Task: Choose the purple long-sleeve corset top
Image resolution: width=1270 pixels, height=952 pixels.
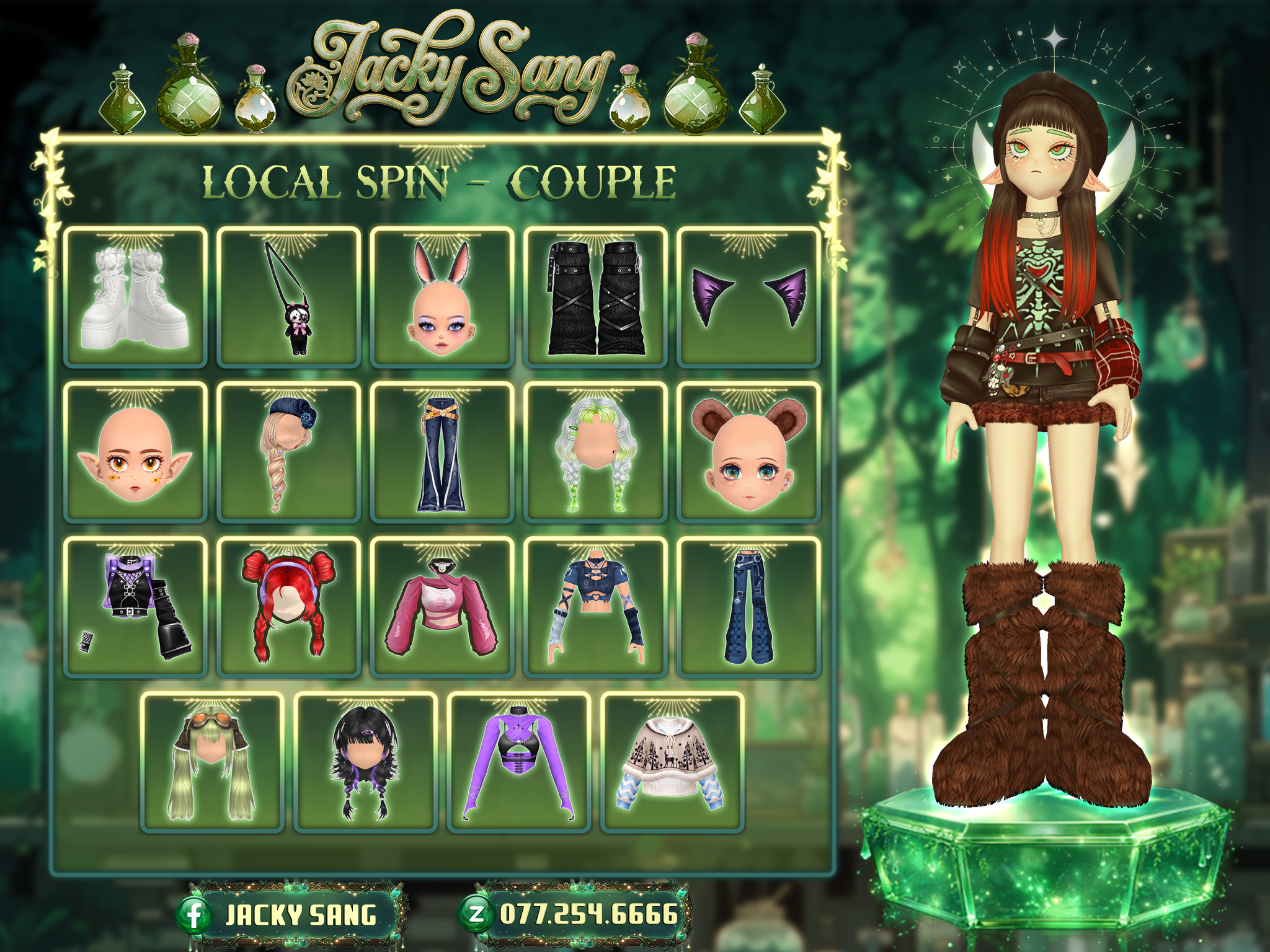Action: (x=518, y=762)
